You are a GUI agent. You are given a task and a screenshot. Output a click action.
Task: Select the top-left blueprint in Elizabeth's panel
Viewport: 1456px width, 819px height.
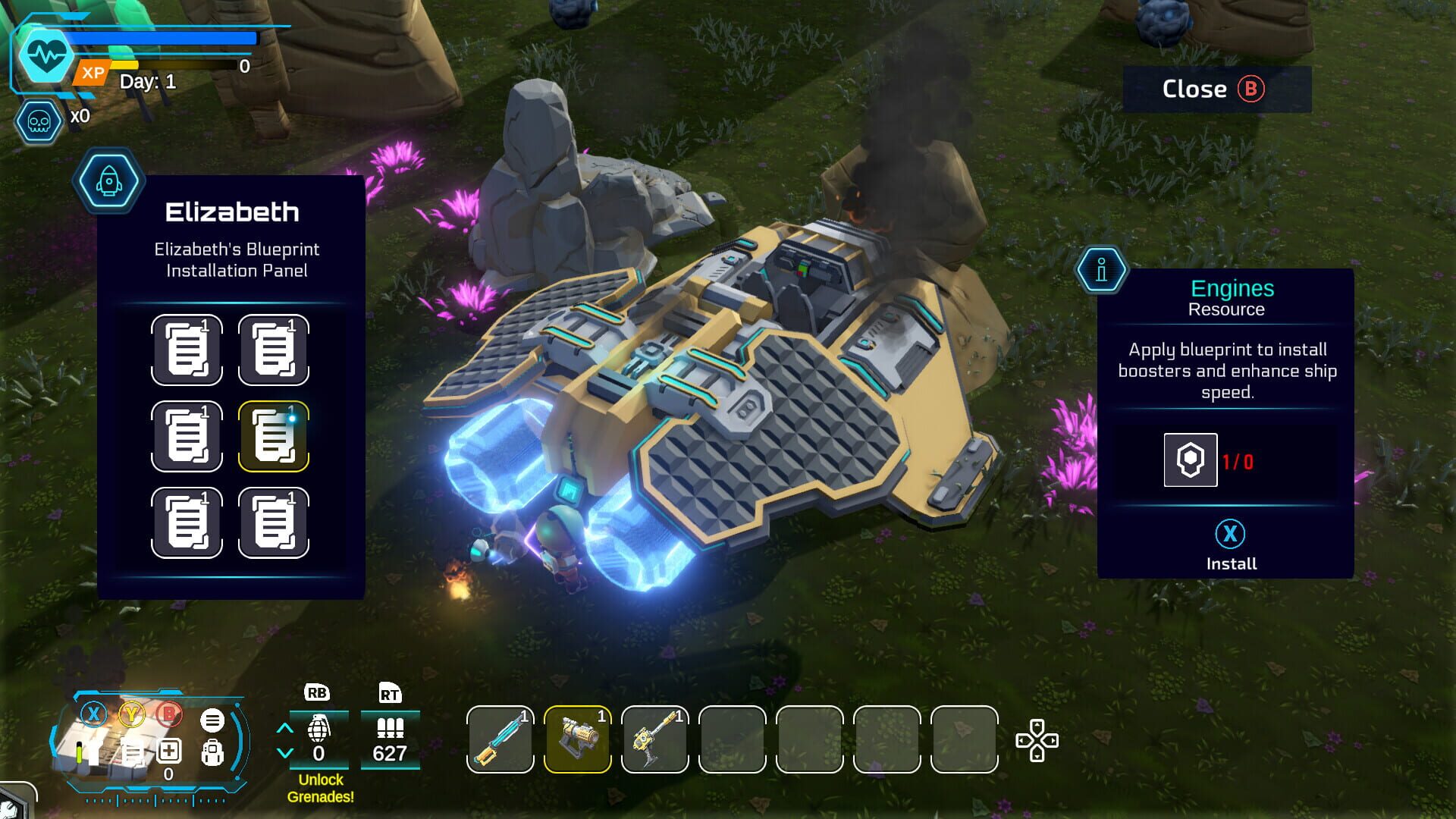click(187, 350)
